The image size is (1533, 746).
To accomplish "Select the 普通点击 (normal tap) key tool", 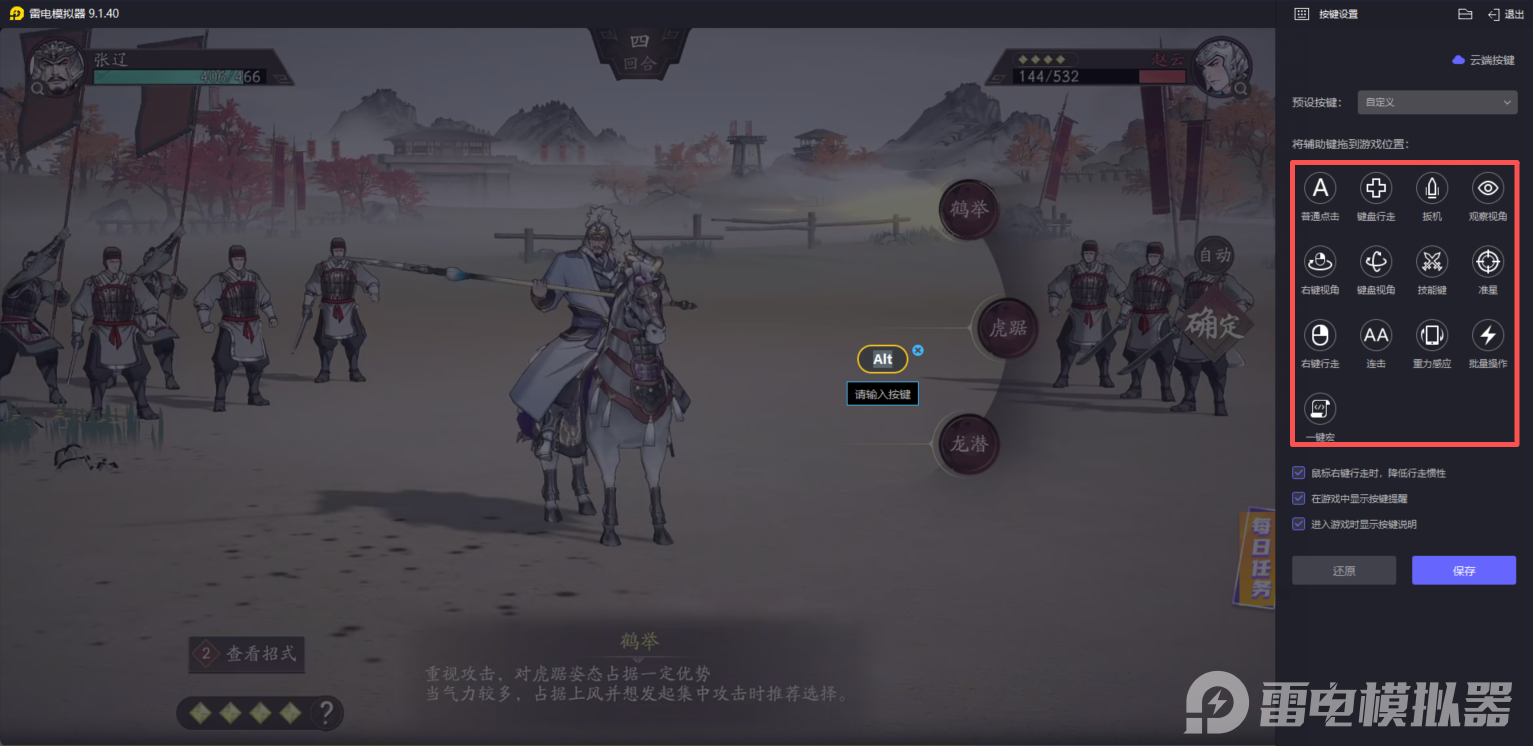I will pyautogui.click(x=1320, y=188).
